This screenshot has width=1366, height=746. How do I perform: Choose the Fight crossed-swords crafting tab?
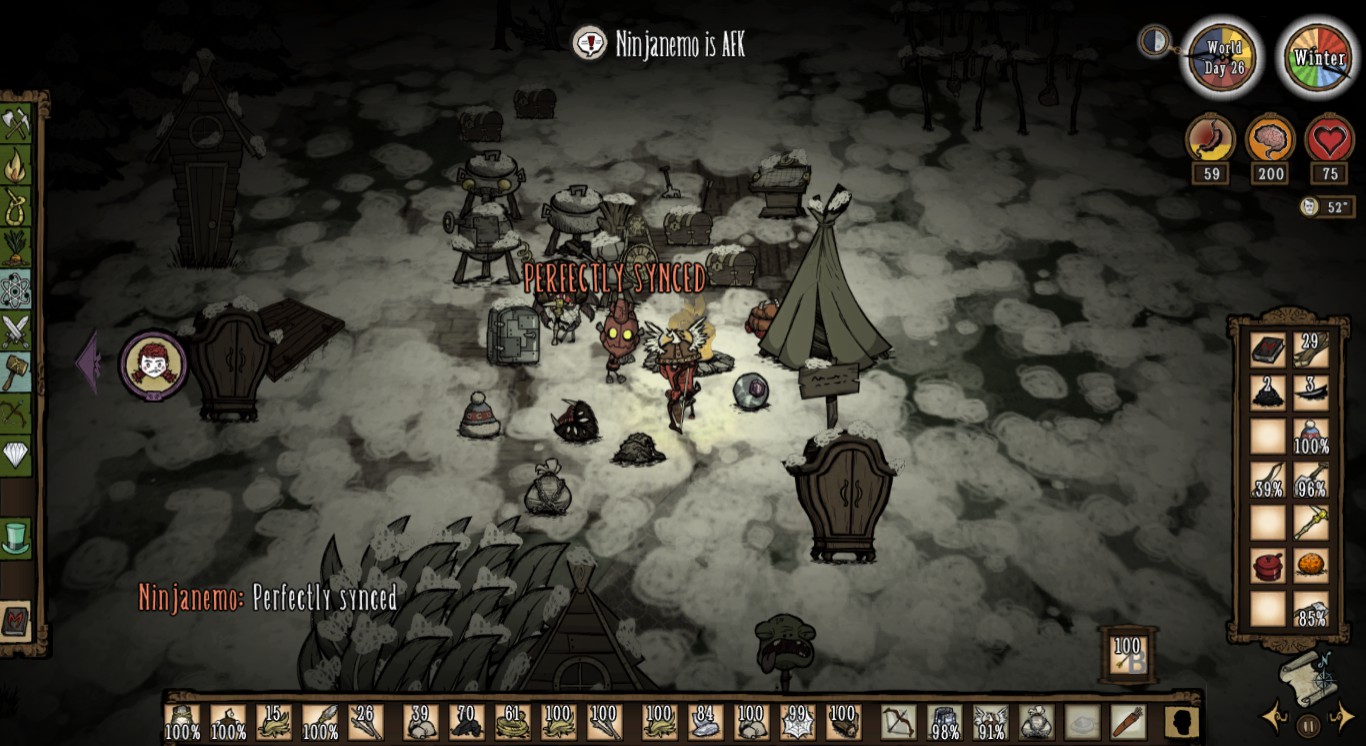click(17, 331)
